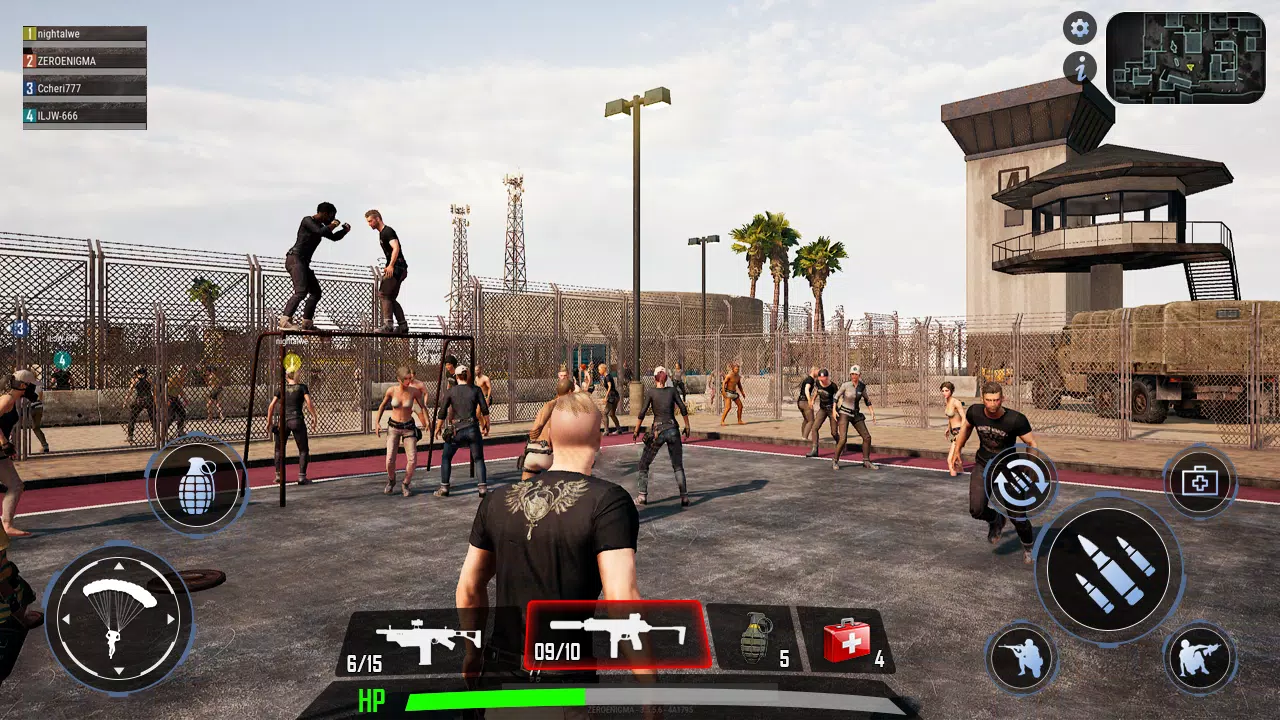The height and width of the screenshot is (720, 1280).
Task: Open the settings gear menu
Action: coord(1079,28)
